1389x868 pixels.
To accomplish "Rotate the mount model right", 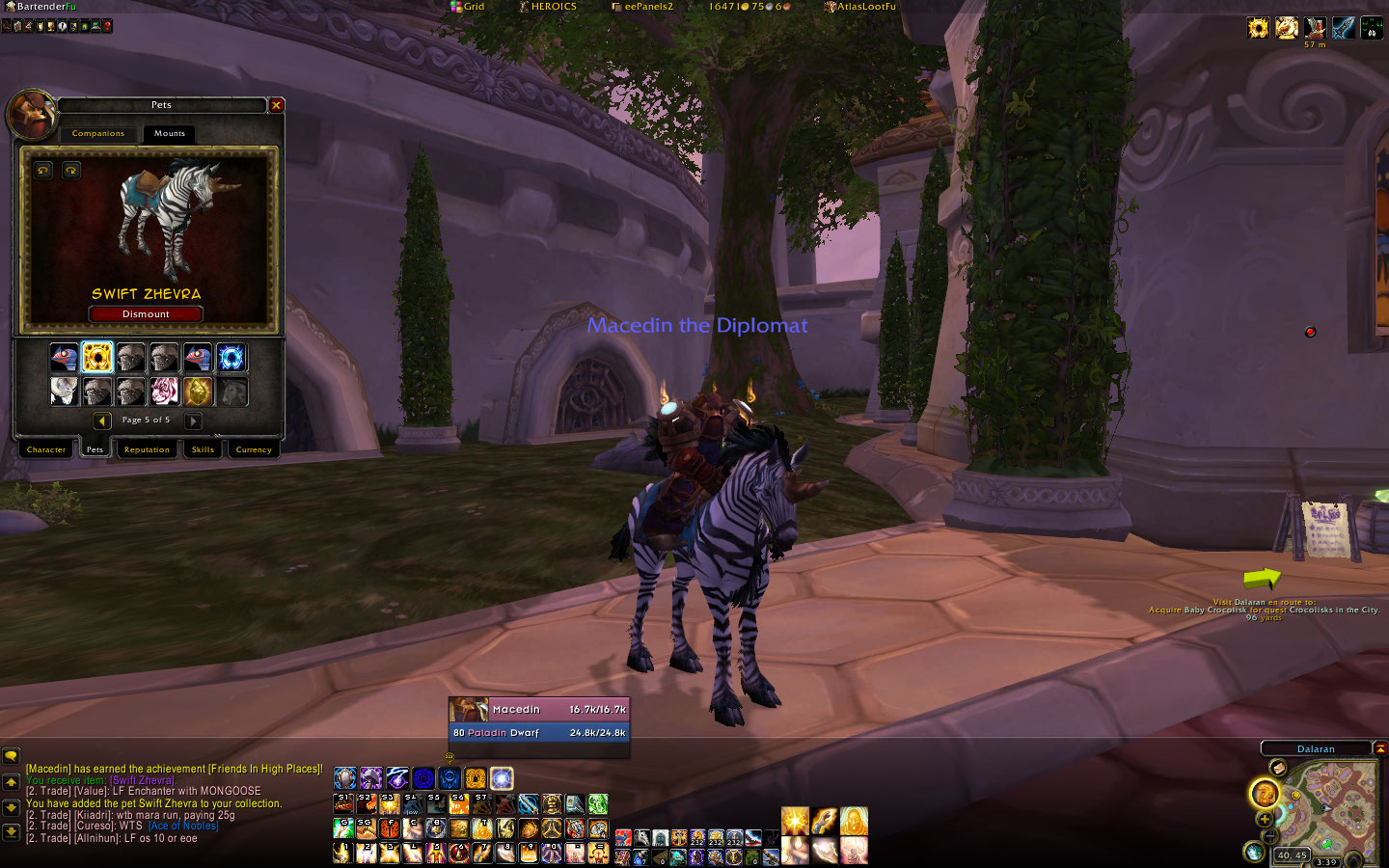I will coord(71,171).
